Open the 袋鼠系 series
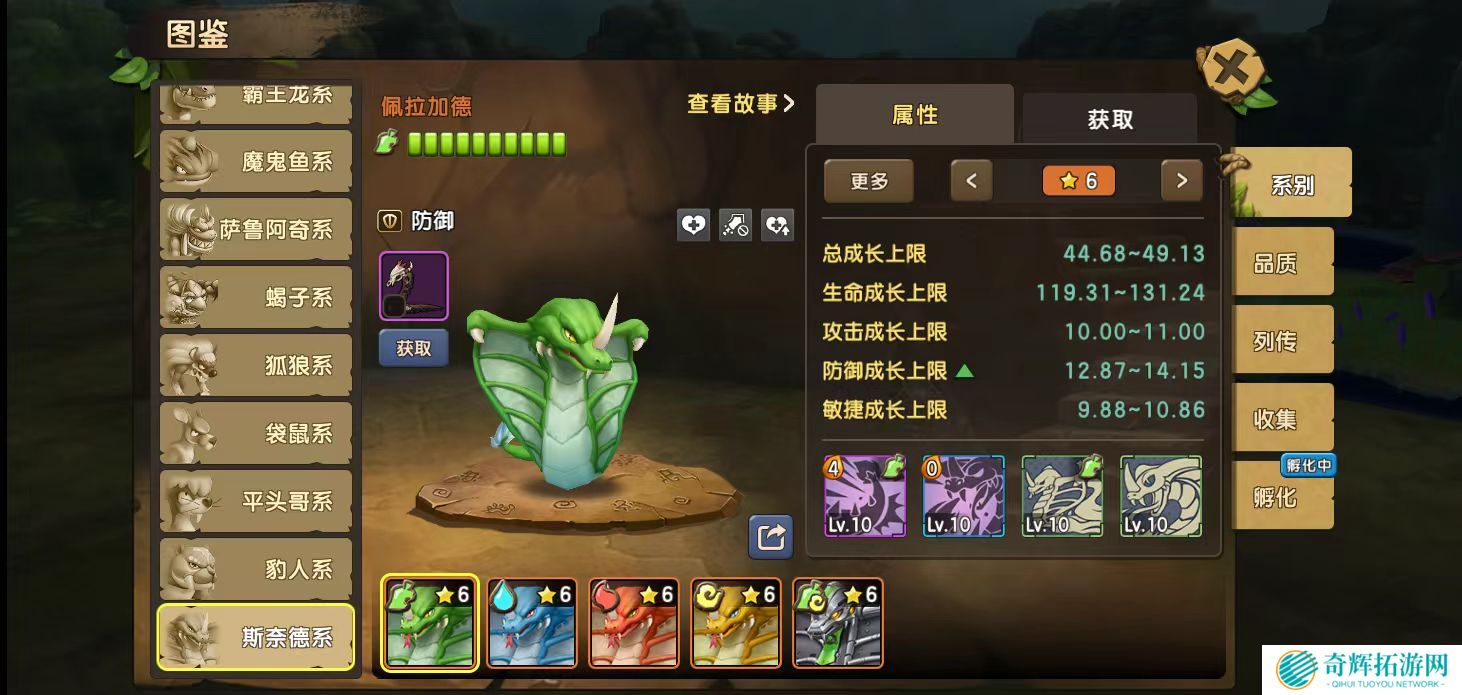 256,433
